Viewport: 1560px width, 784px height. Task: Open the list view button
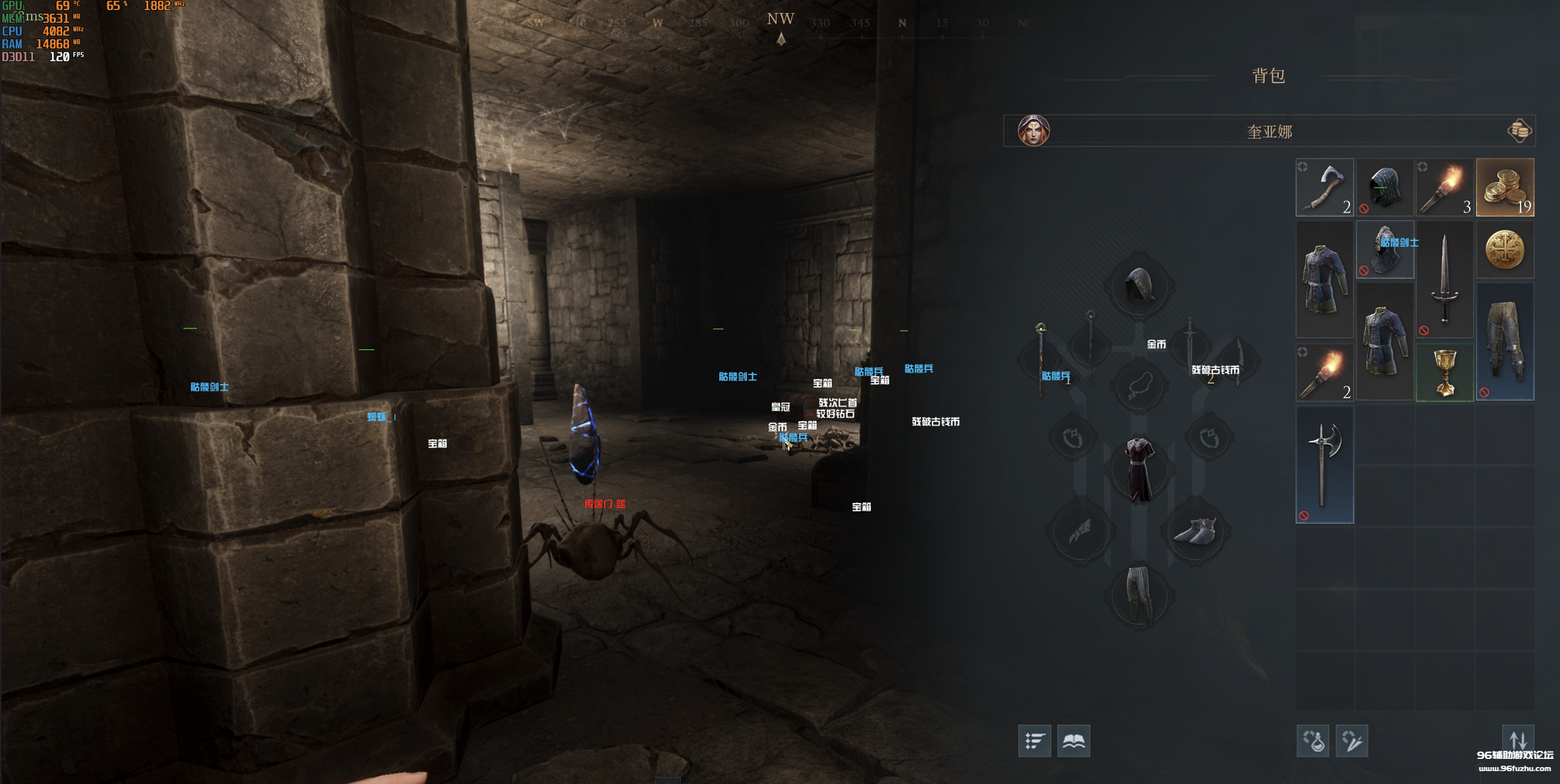[1034, 741]
